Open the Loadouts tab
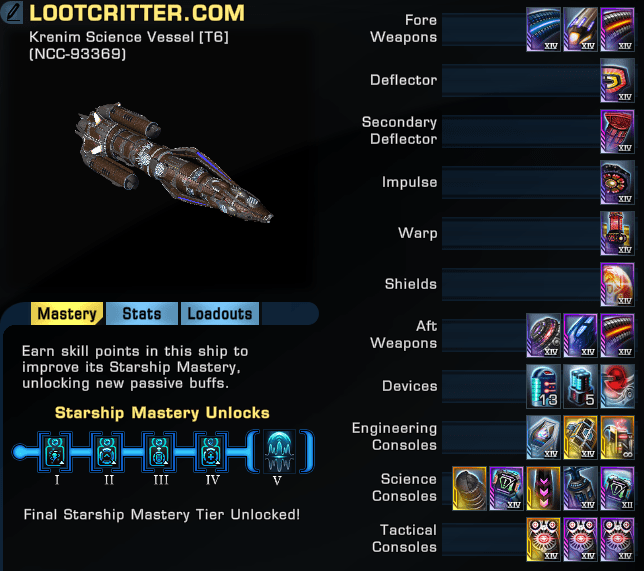Image resolution: width=644 pixels, height=571 pixels. tap(219, 314)
